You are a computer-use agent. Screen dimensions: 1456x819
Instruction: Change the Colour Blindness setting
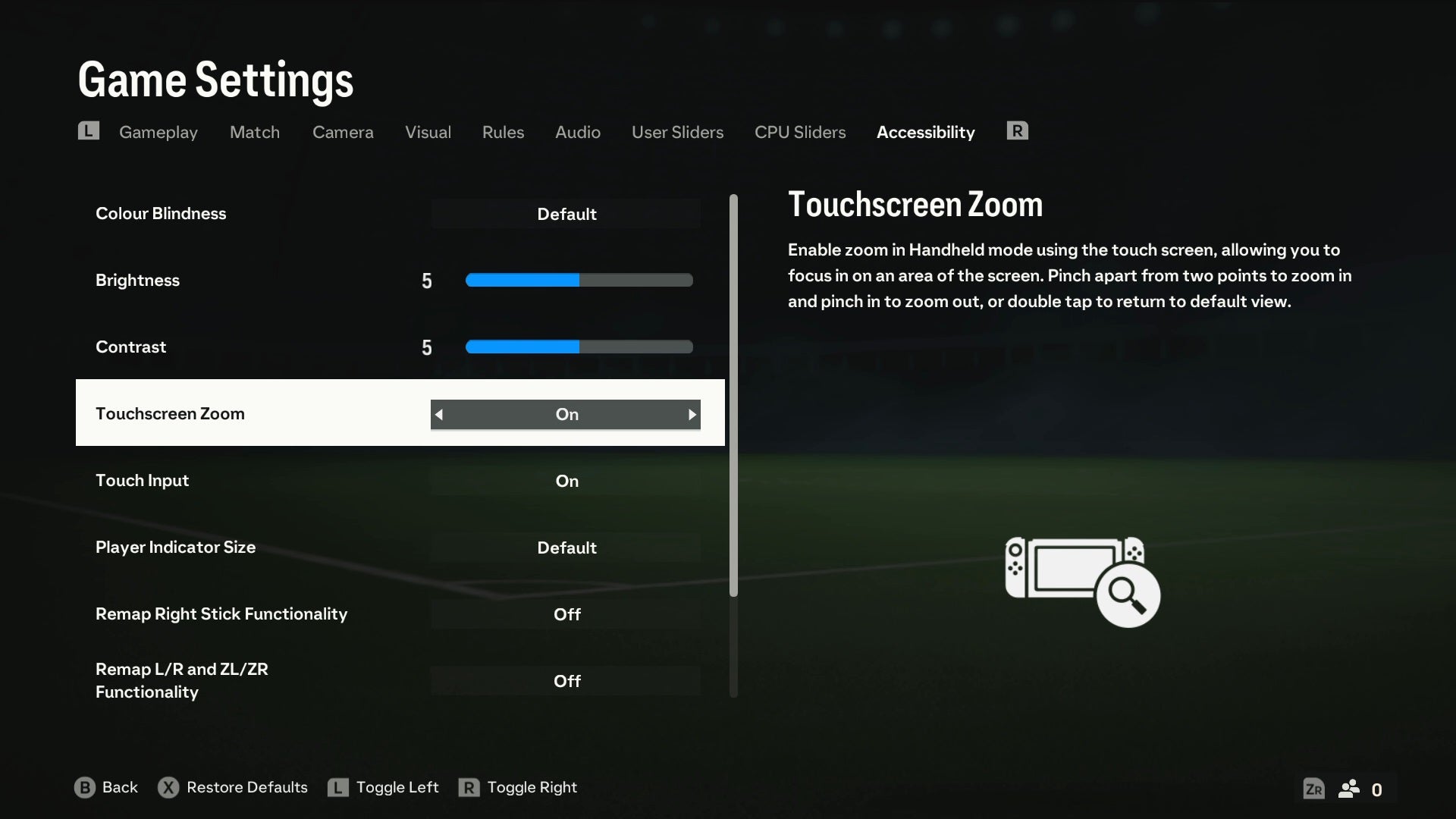566,214
